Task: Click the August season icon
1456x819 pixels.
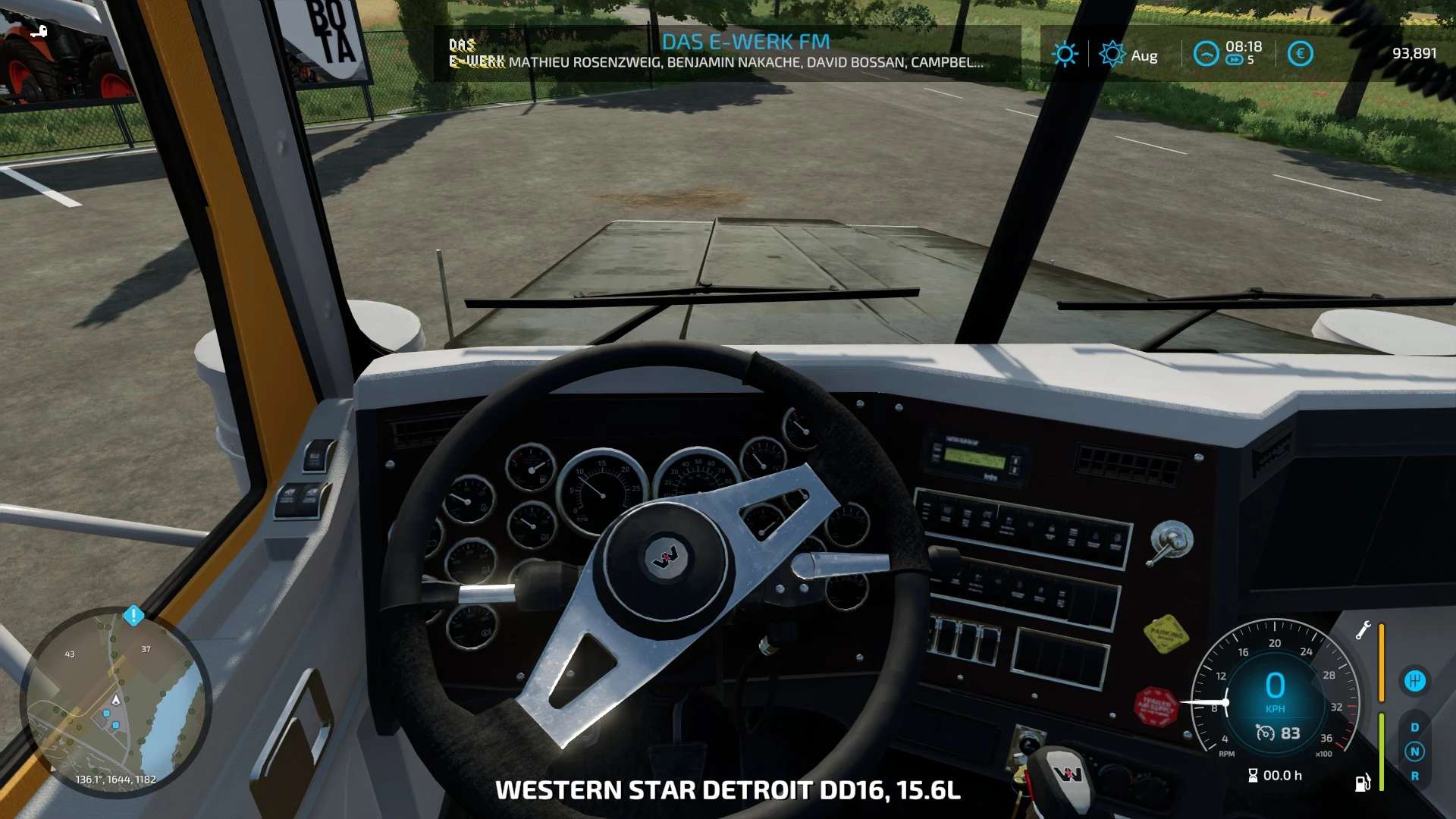Action: [1112, 54]
